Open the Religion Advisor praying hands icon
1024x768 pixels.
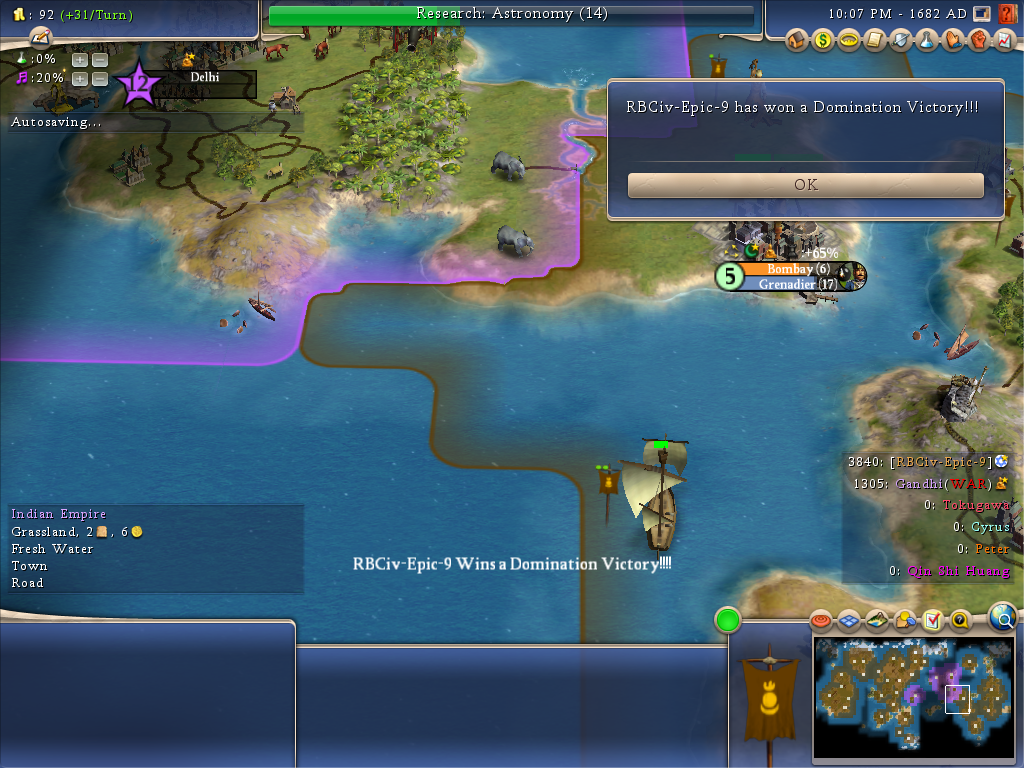click(x=953, y=41)
